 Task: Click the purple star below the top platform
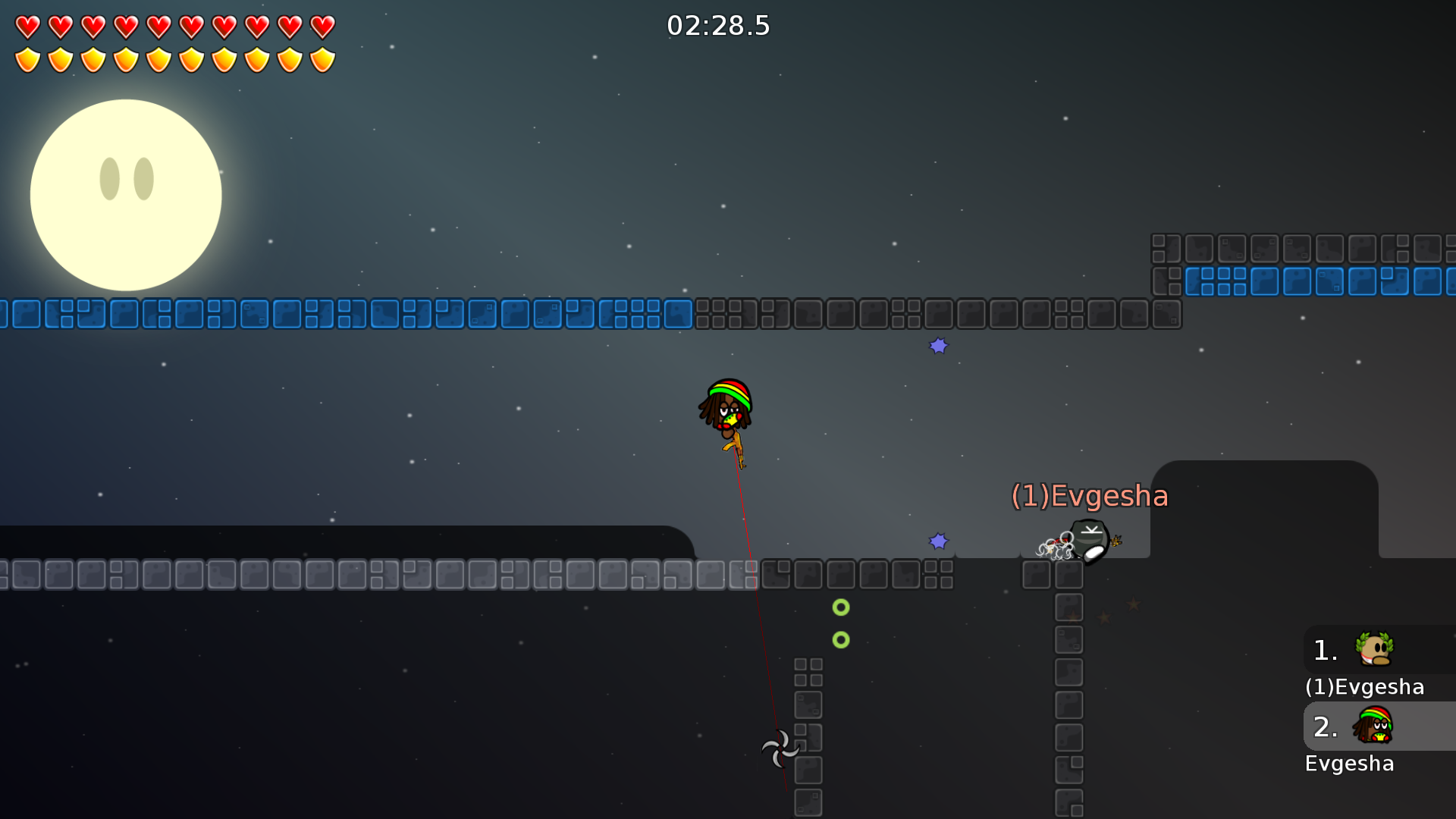pos(939,346)
